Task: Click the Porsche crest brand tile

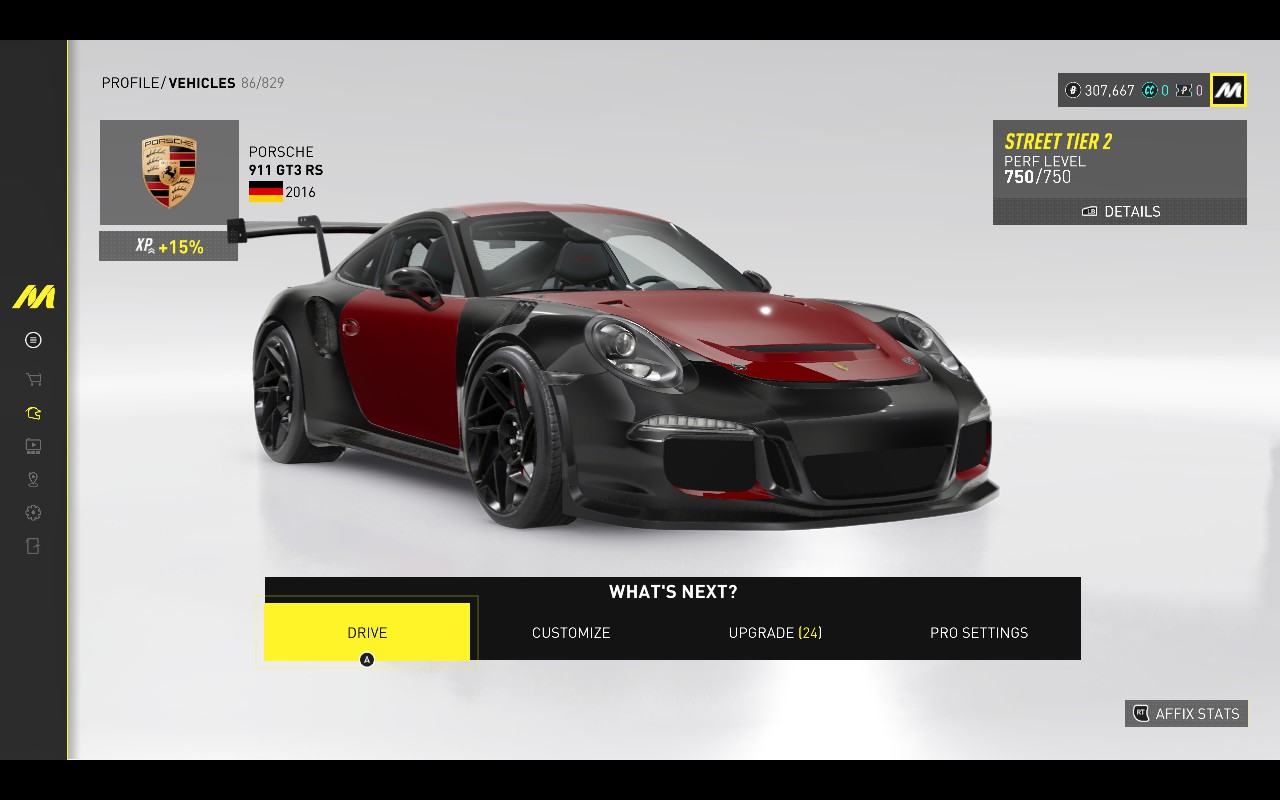Action: point(169,172)
